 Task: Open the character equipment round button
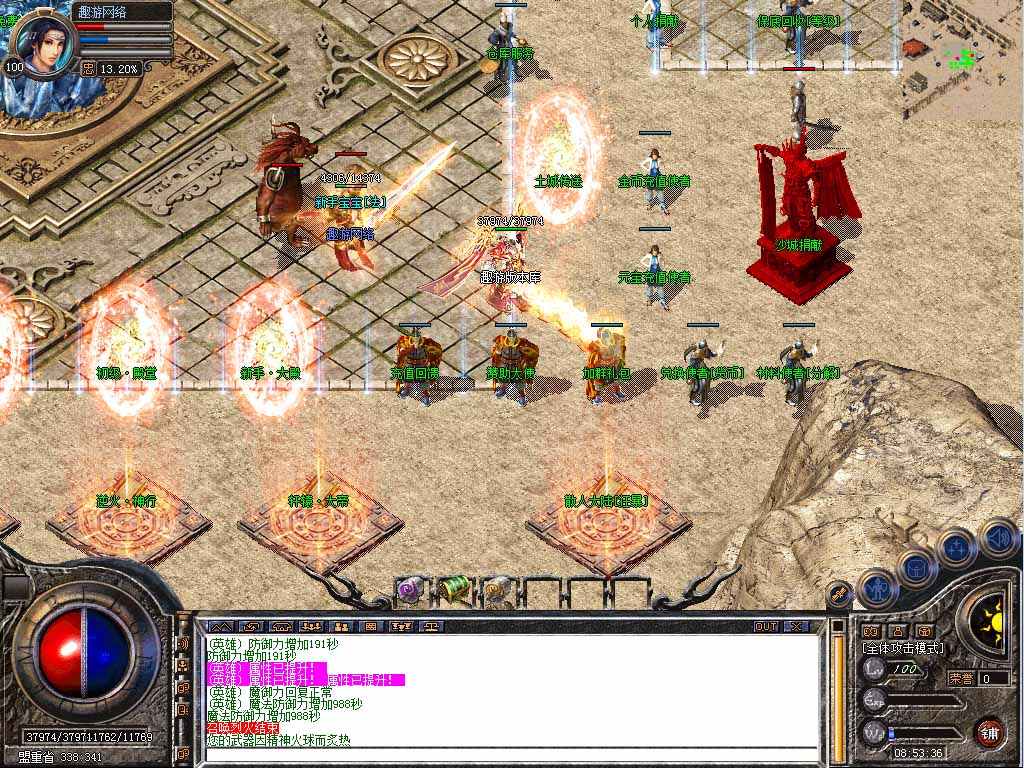[877, 589]
